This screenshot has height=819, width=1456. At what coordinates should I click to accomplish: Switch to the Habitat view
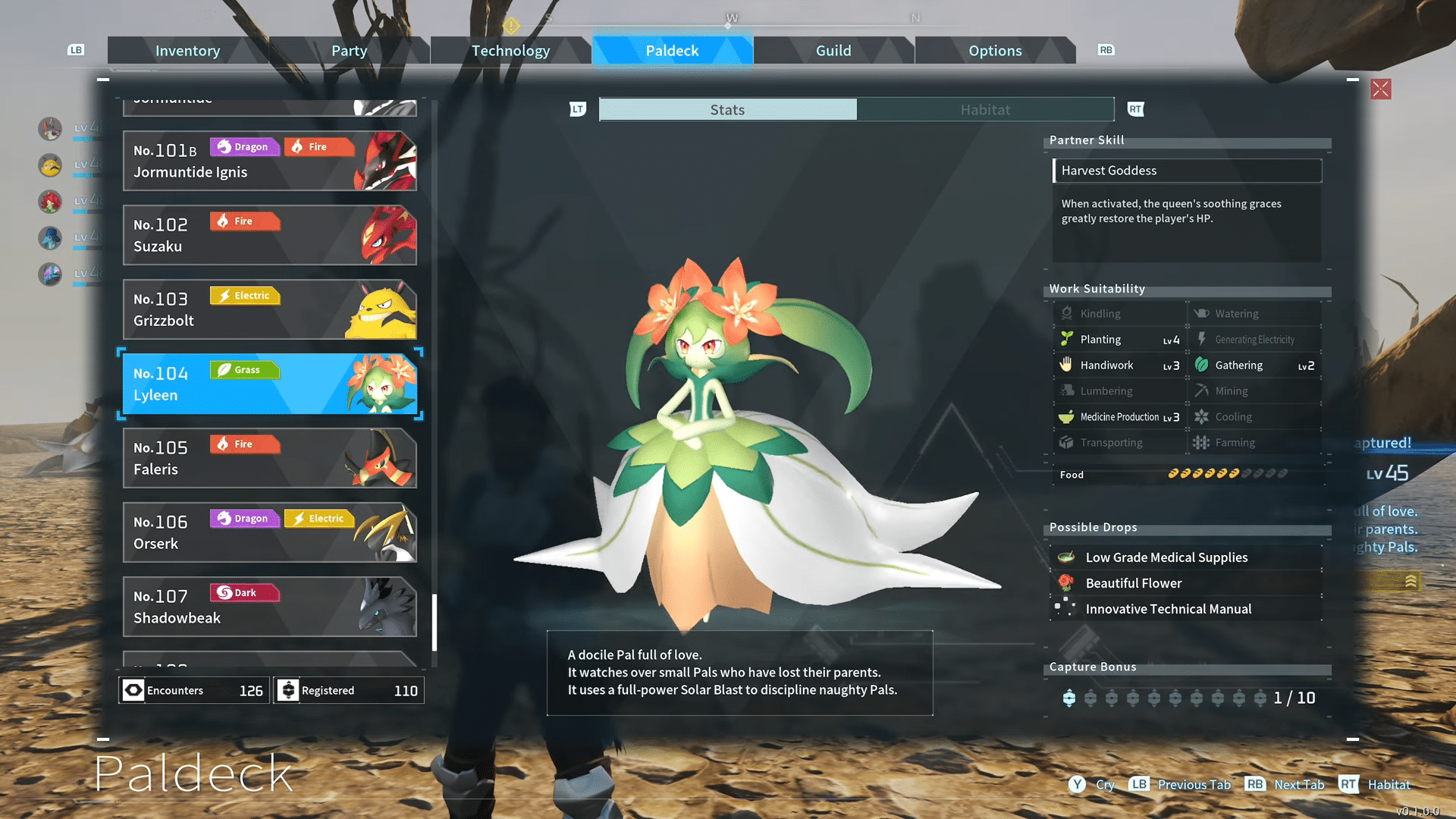[985, 110]
